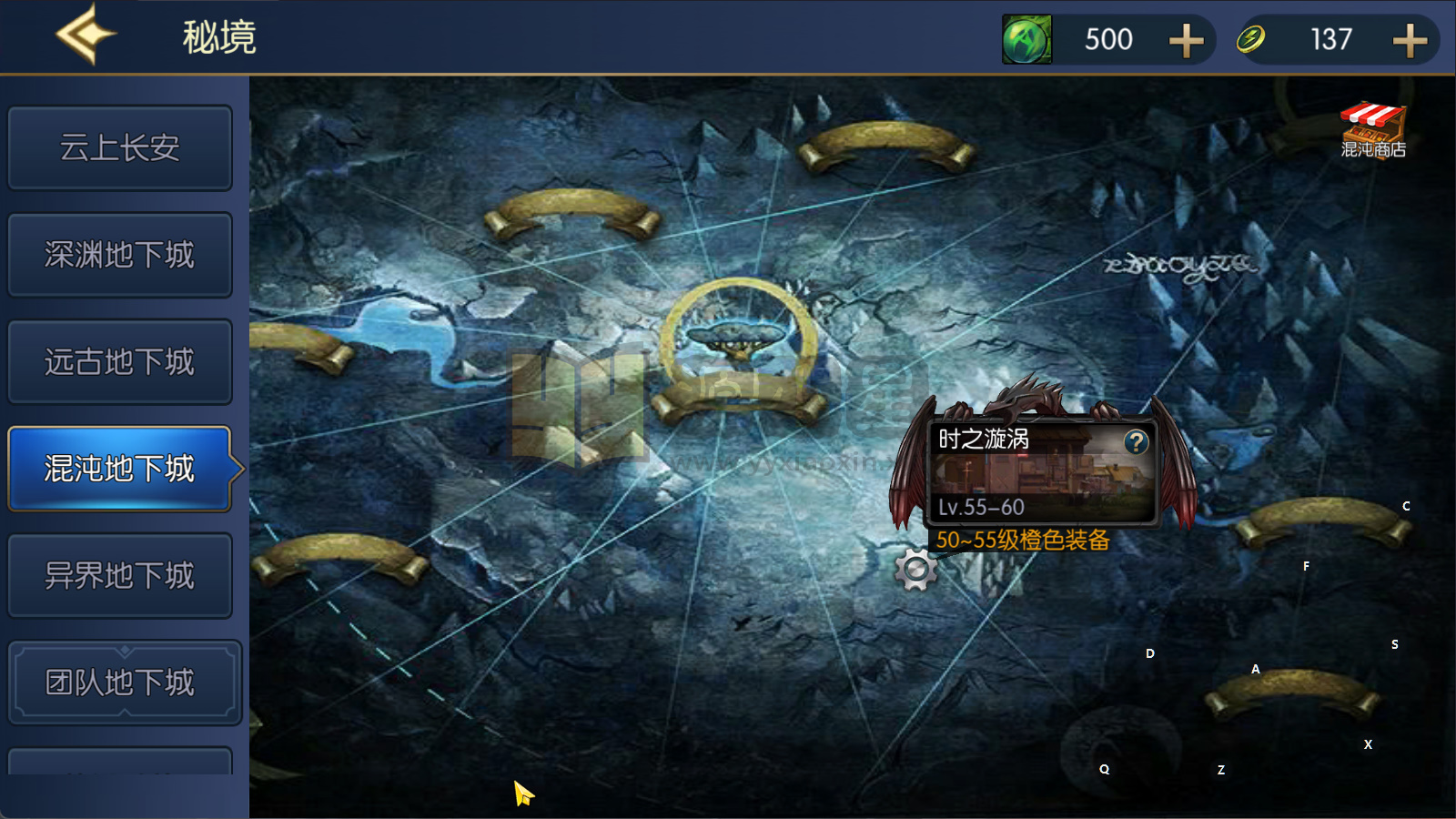This screenshot has width=1456, height=819.
Task: Open help via question mark on 时之漩涡 card
Action: click(x=1135, y=443)
